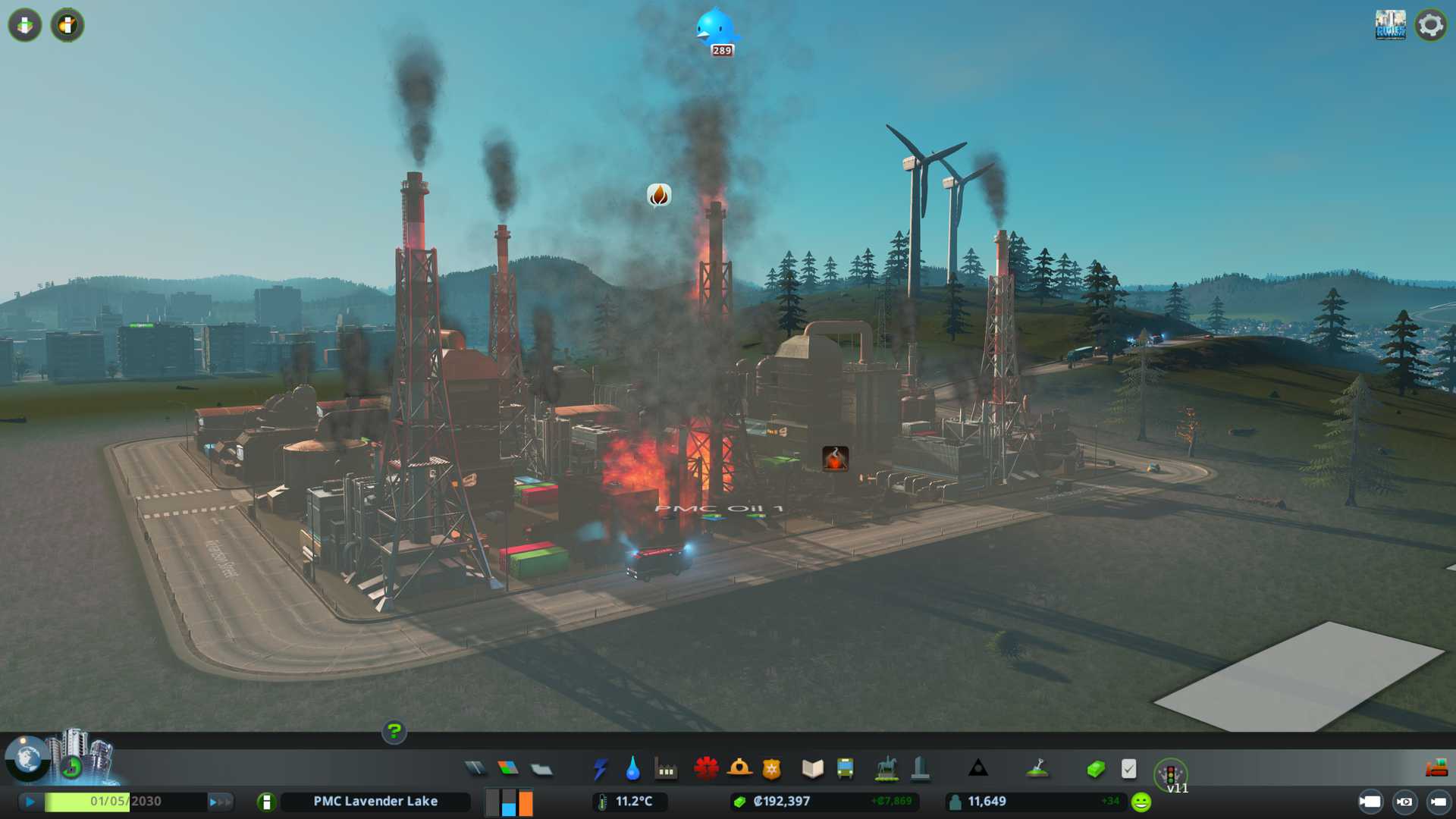Open the Water and Sewage menu
The image size is (1456, 819).
coord(633,769)
